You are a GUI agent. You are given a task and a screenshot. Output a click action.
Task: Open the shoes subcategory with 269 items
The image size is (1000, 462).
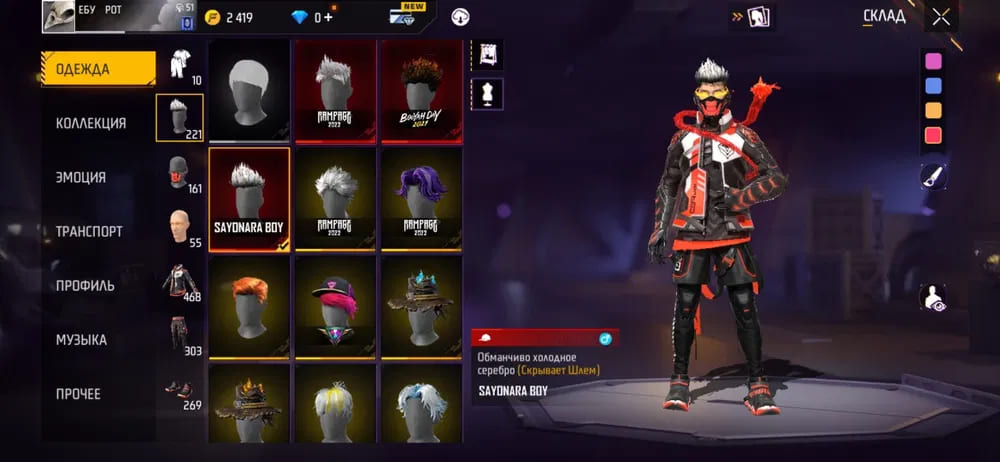[x=180, y=393]
